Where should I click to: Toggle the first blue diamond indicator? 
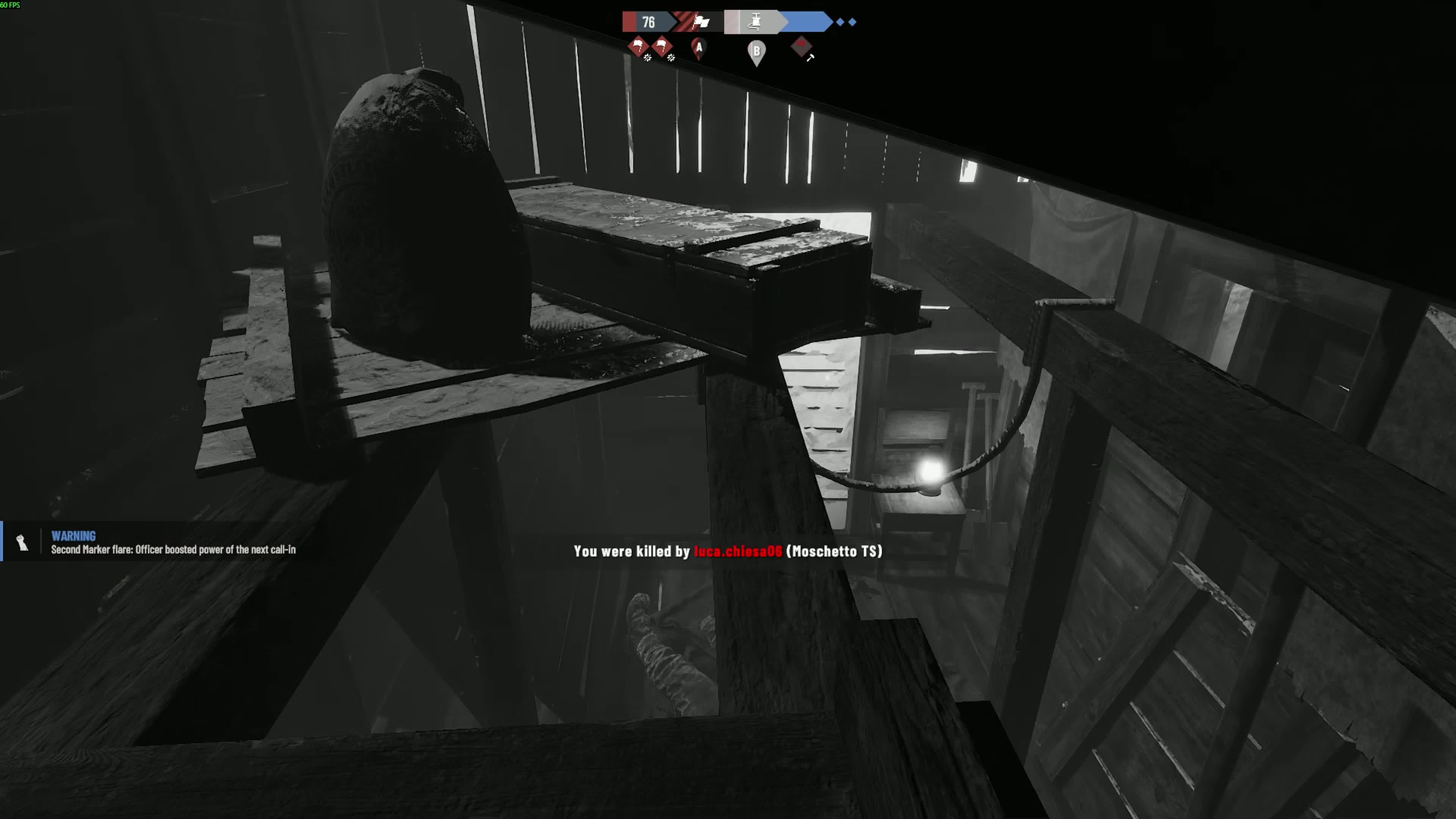point(840,22)
